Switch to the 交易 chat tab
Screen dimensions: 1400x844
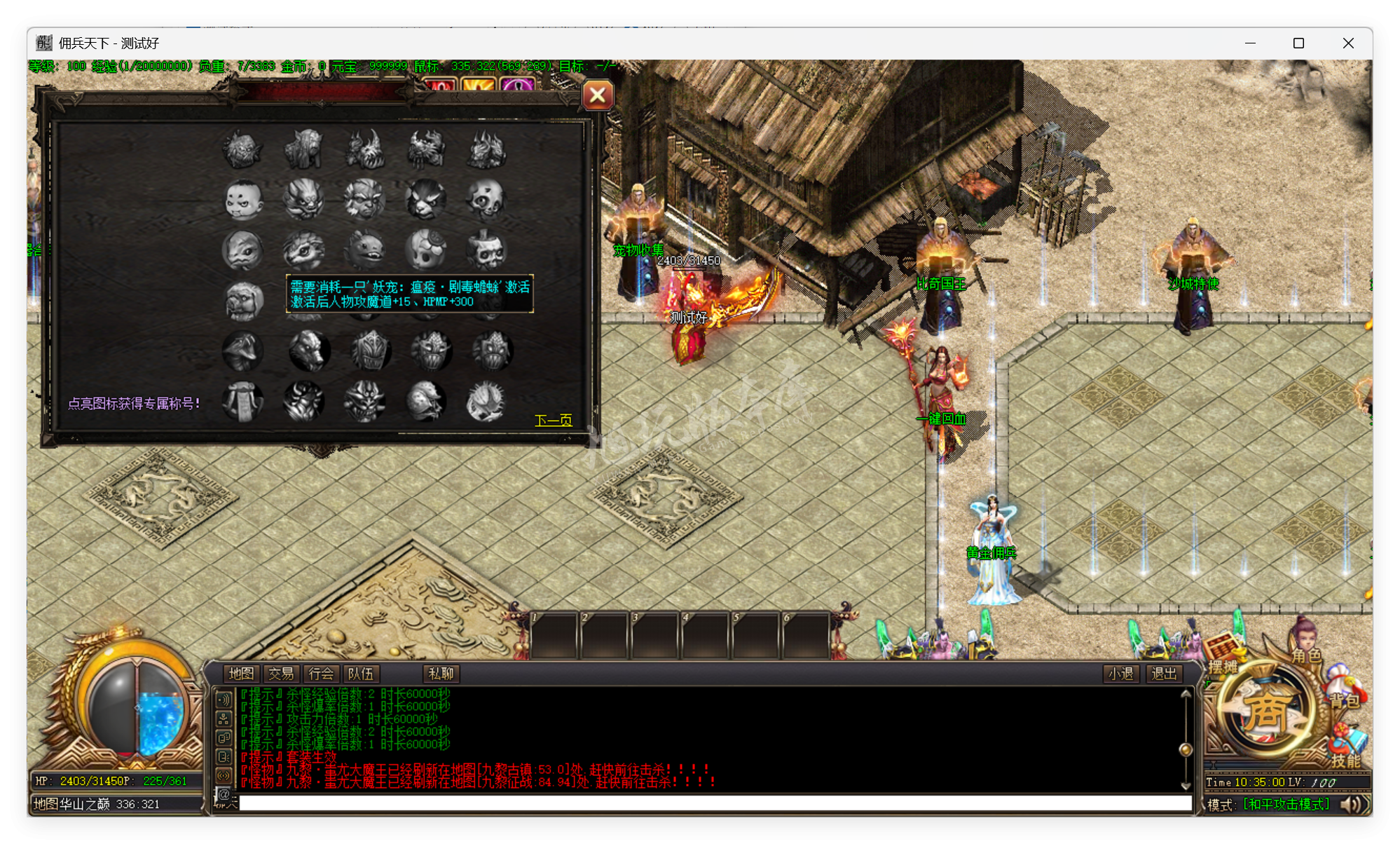282,674
